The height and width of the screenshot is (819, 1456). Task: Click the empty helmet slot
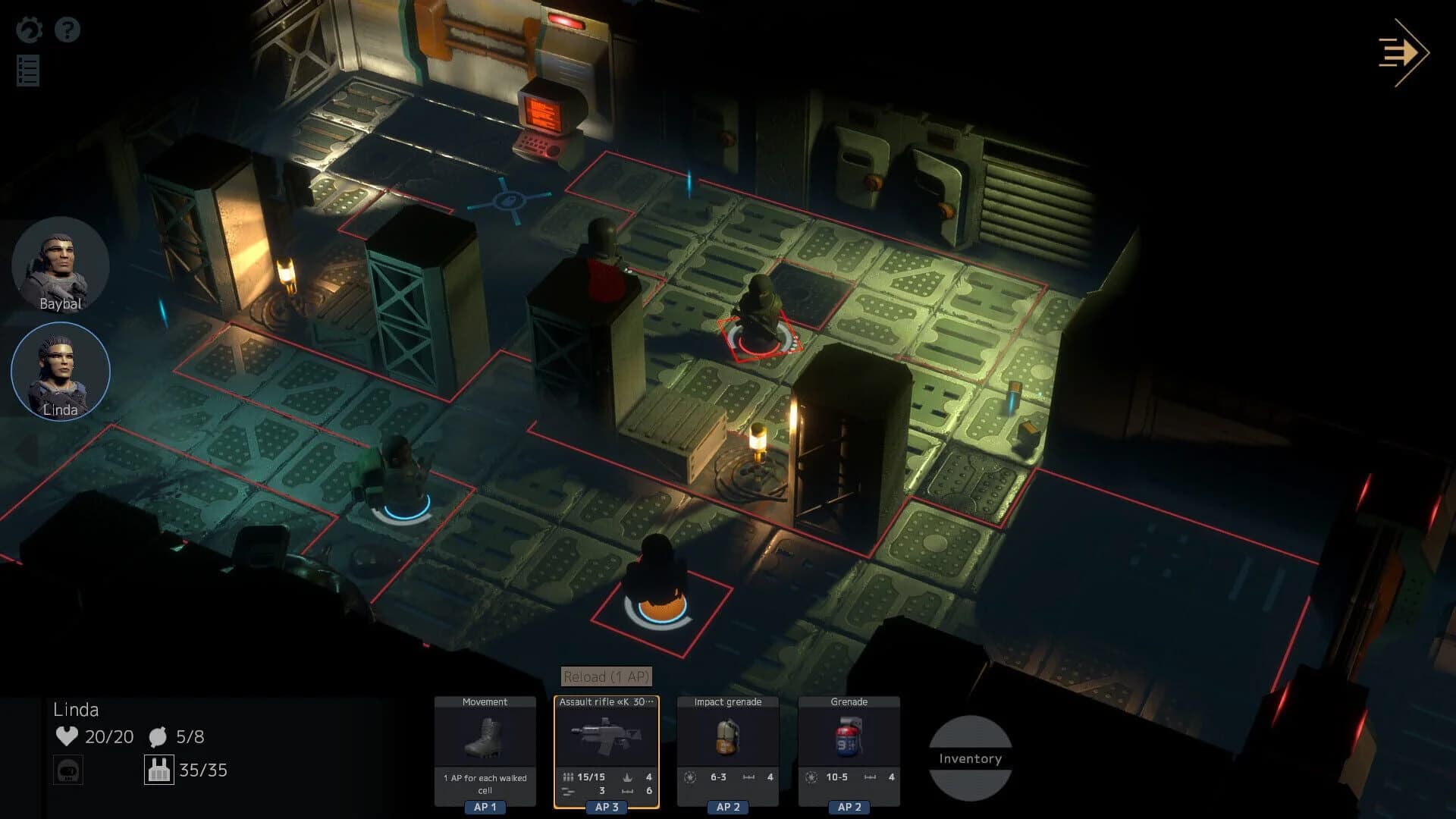coord(68,769)
